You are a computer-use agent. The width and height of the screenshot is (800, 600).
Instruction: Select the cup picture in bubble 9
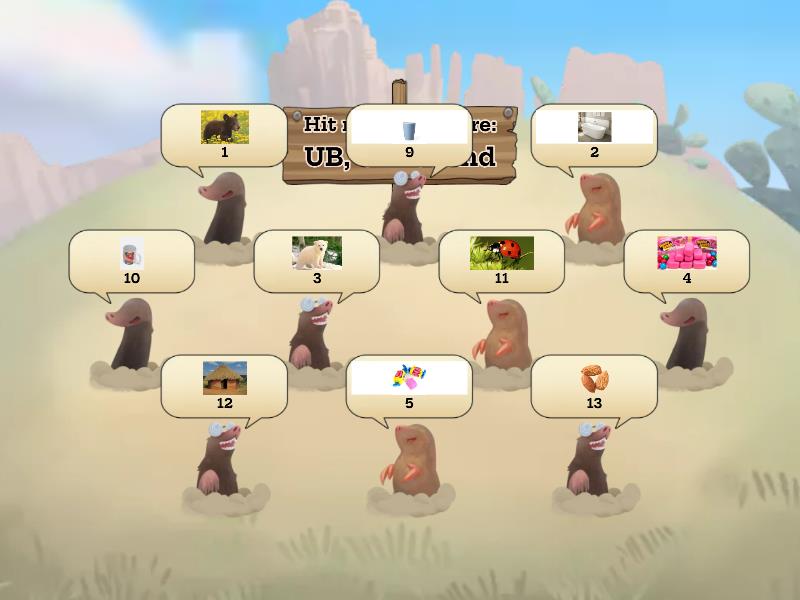[409, 130]
